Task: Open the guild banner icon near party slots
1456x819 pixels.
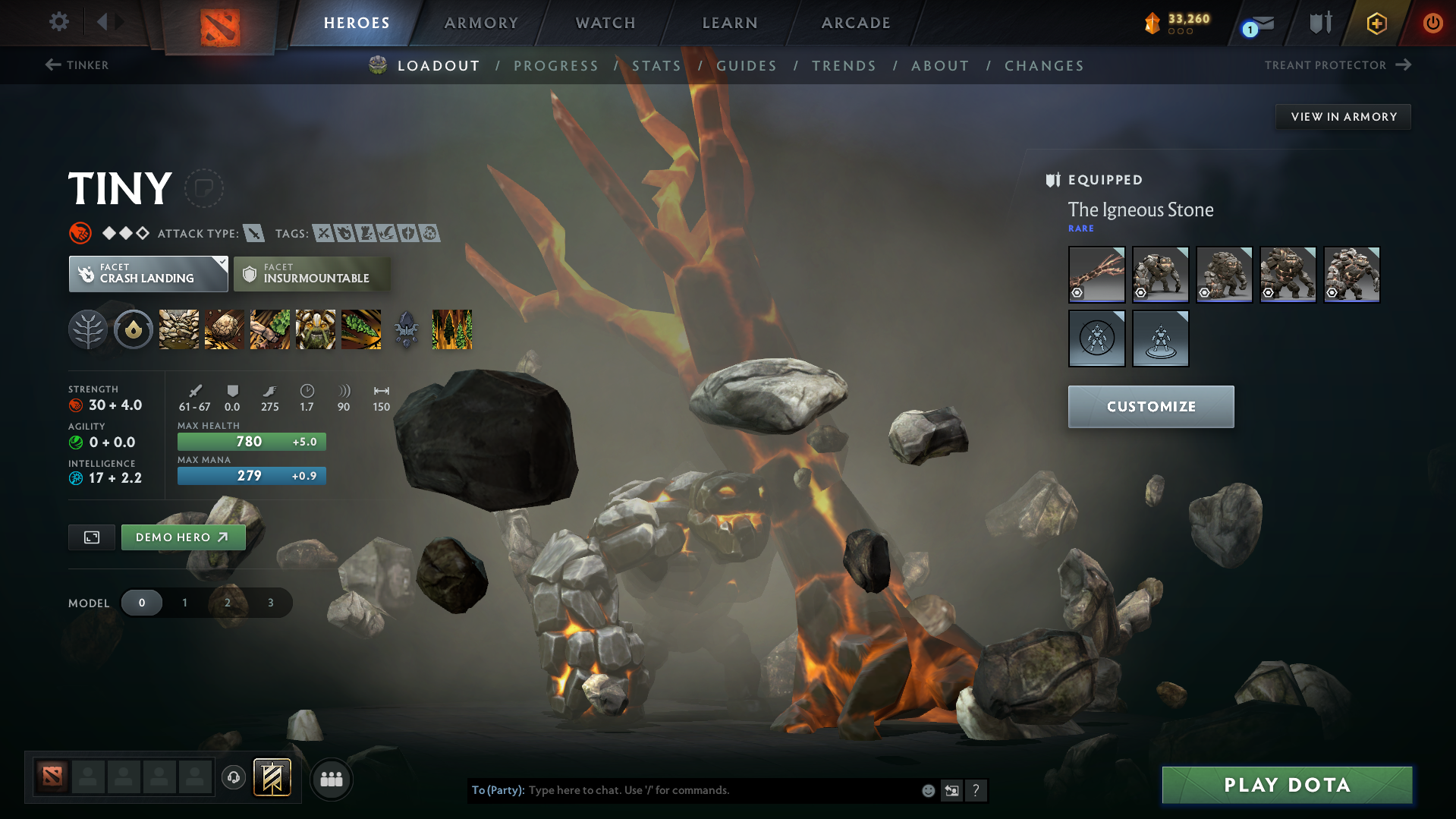Action: pos(272,778)
